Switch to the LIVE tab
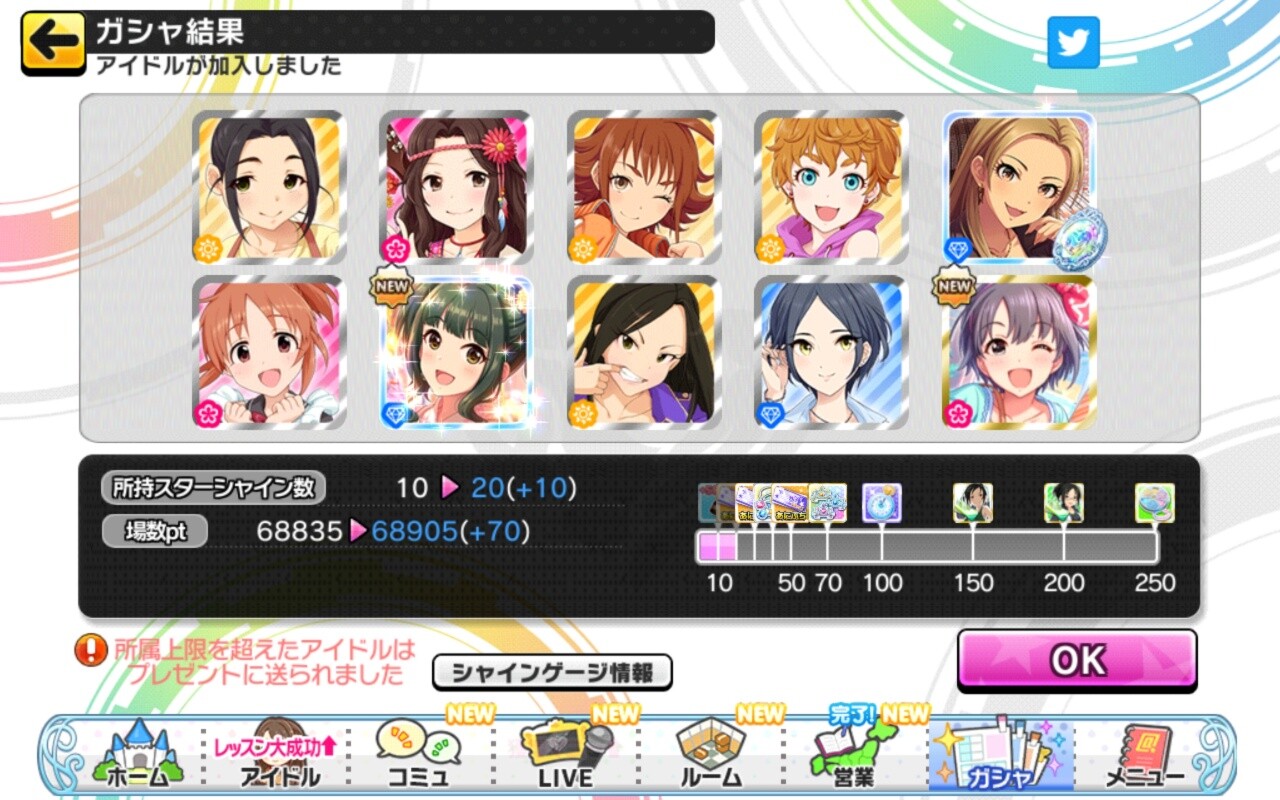Image resolution: width=1280 pixels, height=800 pixels. [x=568, y=757]
